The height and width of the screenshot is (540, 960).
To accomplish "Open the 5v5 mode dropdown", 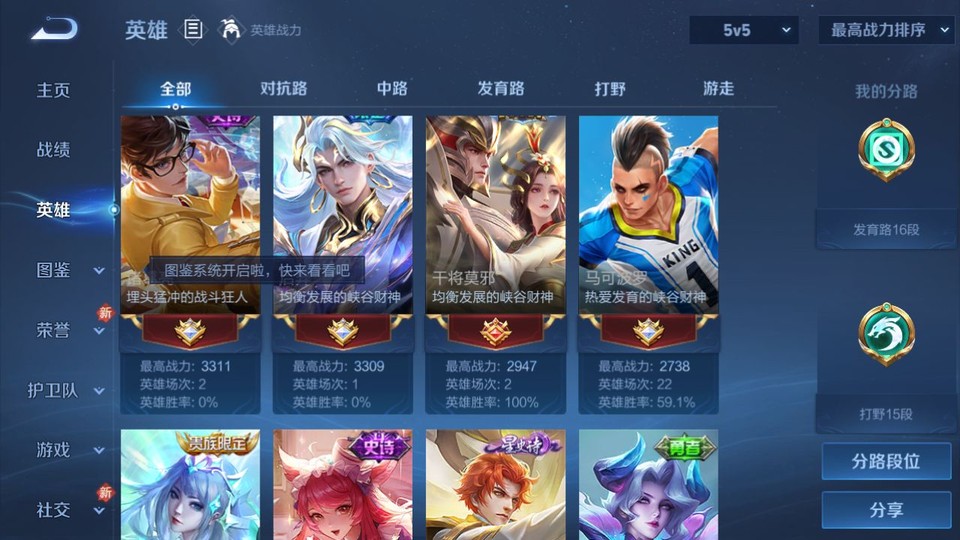I will 743,30.
